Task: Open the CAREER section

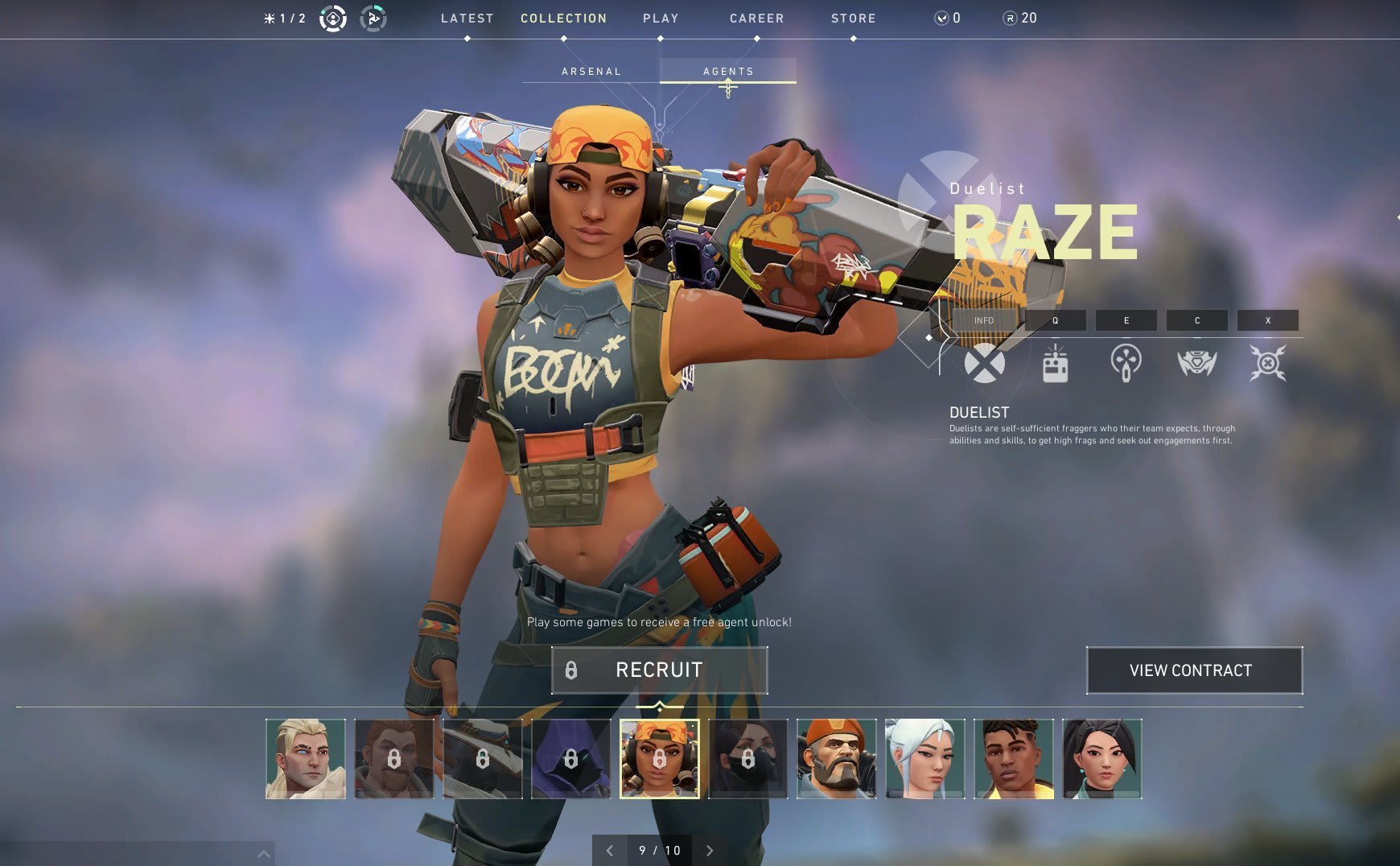Action: pyautogui.click(x=756, y=19)
